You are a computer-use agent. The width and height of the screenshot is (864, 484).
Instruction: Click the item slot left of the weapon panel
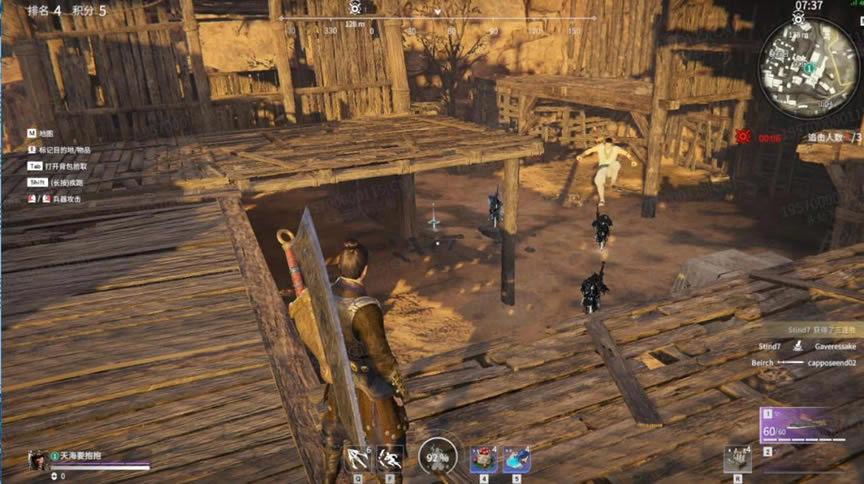tap(737, 458)
